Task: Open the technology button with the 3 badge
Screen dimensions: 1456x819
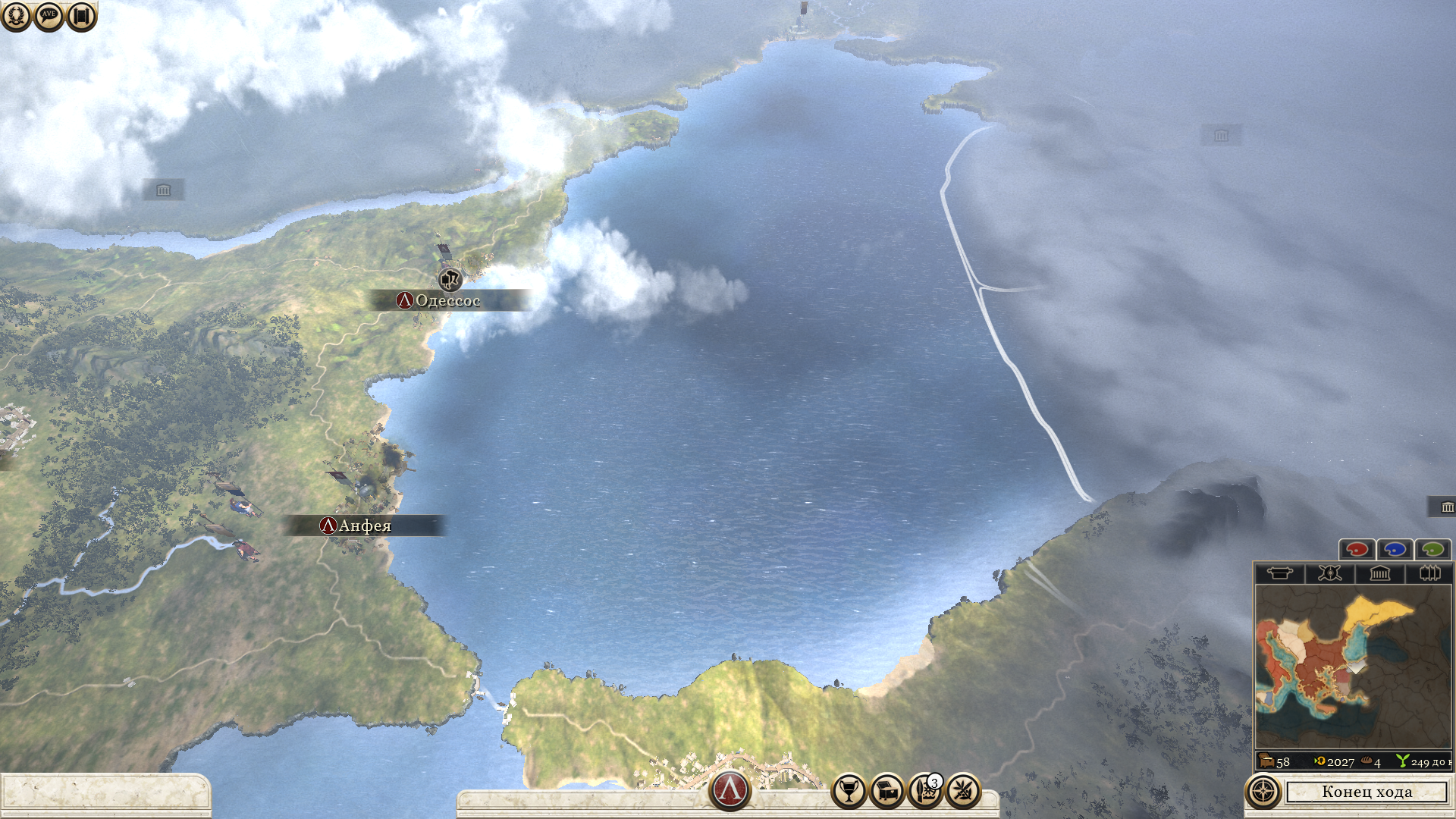Action: [x=924, y=792]
